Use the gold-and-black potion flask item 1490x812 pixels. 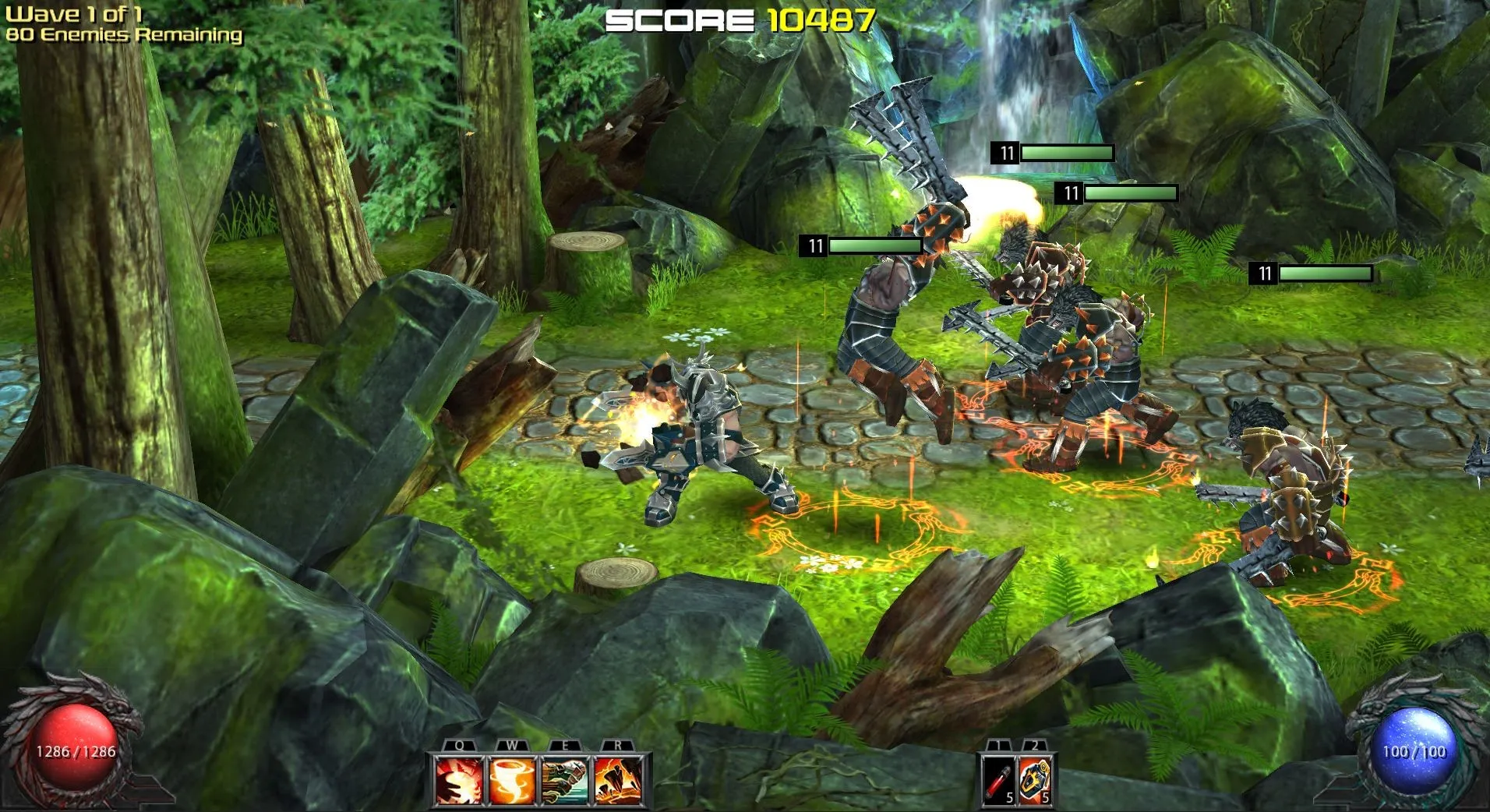(x=1035, y=779)
